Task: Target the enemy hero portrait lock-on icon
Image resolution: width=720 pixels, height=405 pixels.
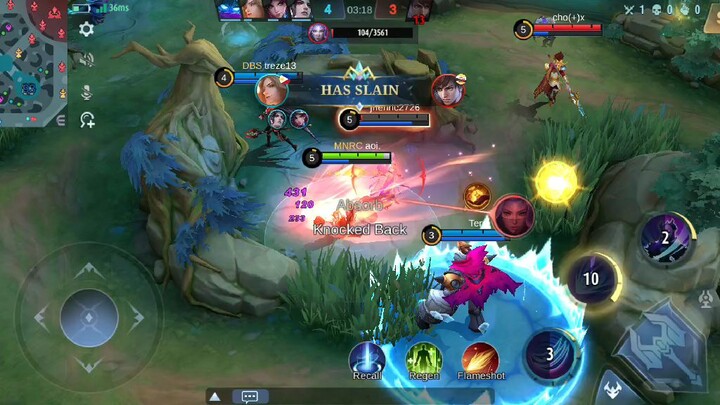Action: [x=512, y=215]
